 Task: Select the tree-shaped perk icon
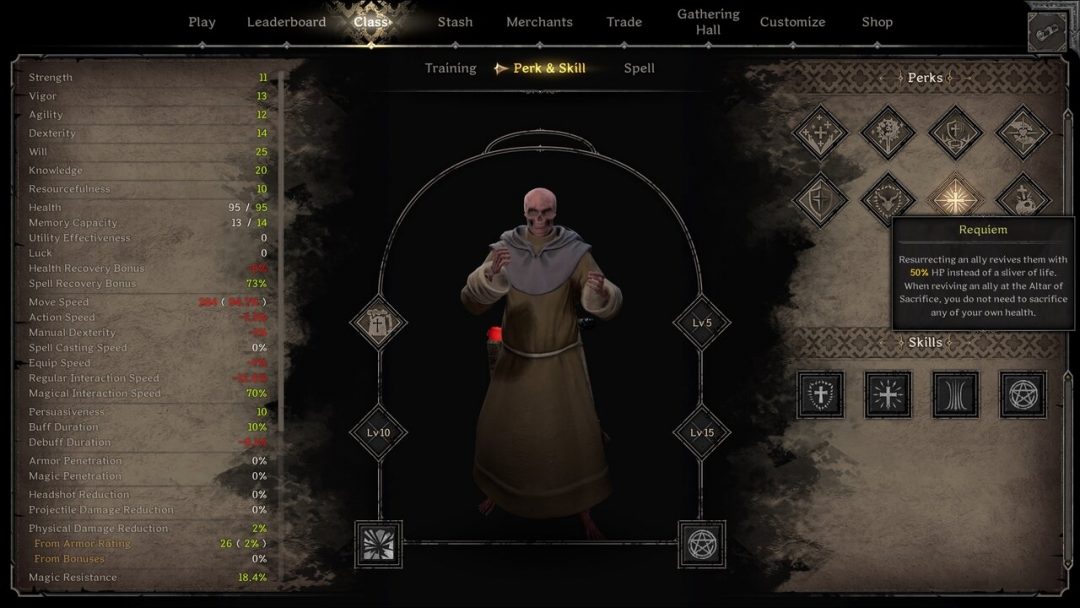pyautogui.click(x=887, y=132)
